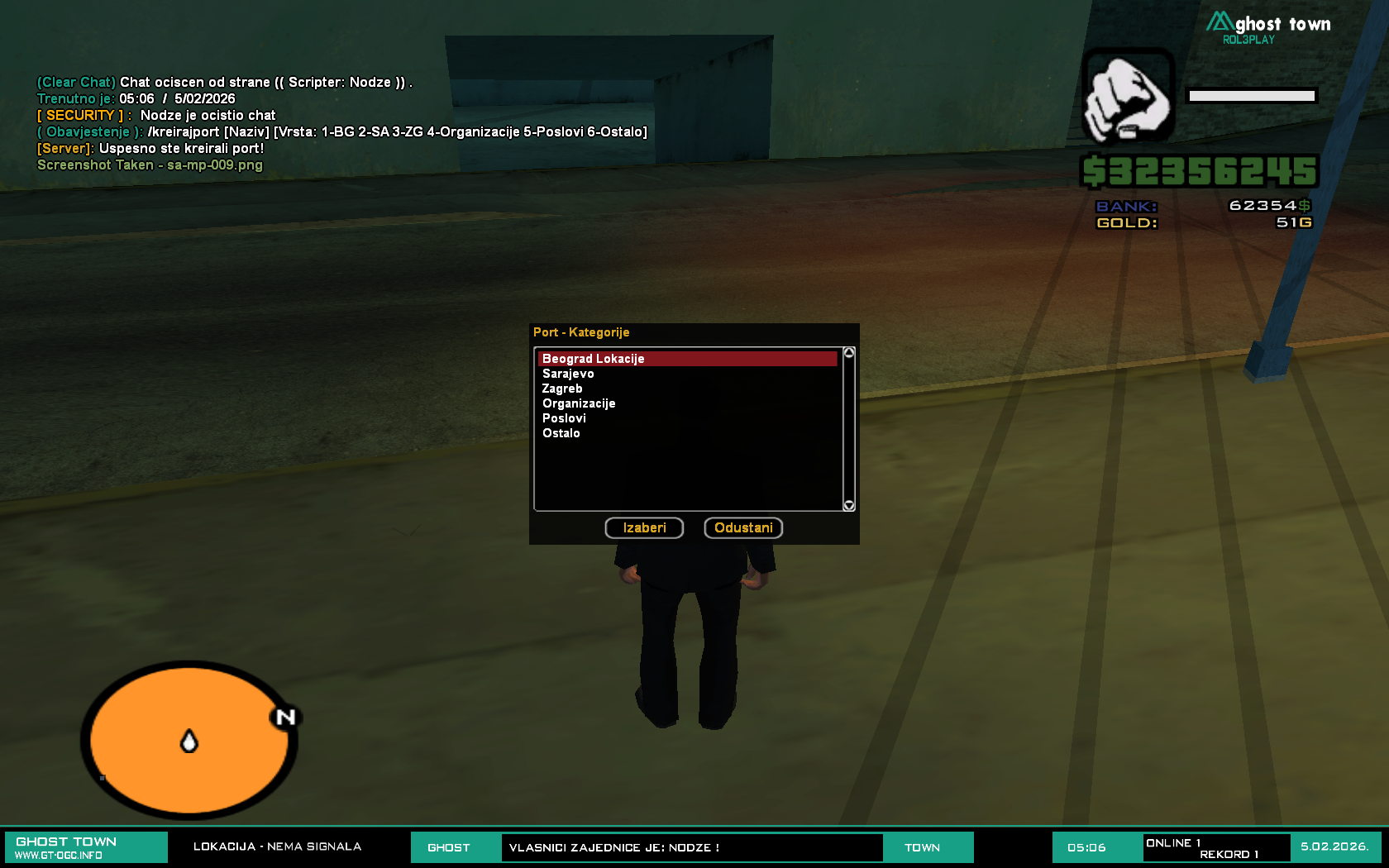Choose Sarajevo from the port list
Screen dimensions: 1389x868
[x=568, y=374]
